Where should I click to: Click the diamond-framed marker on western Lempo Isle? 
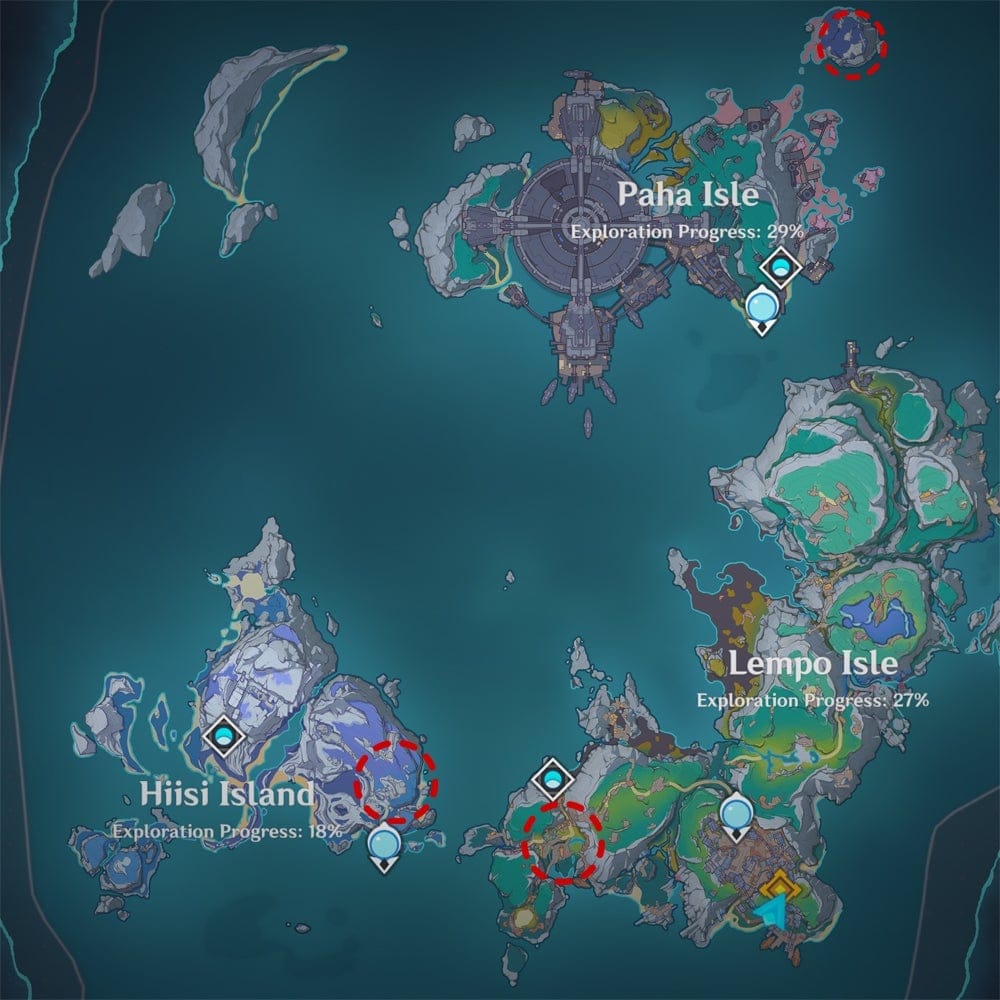tap(552, 776)
